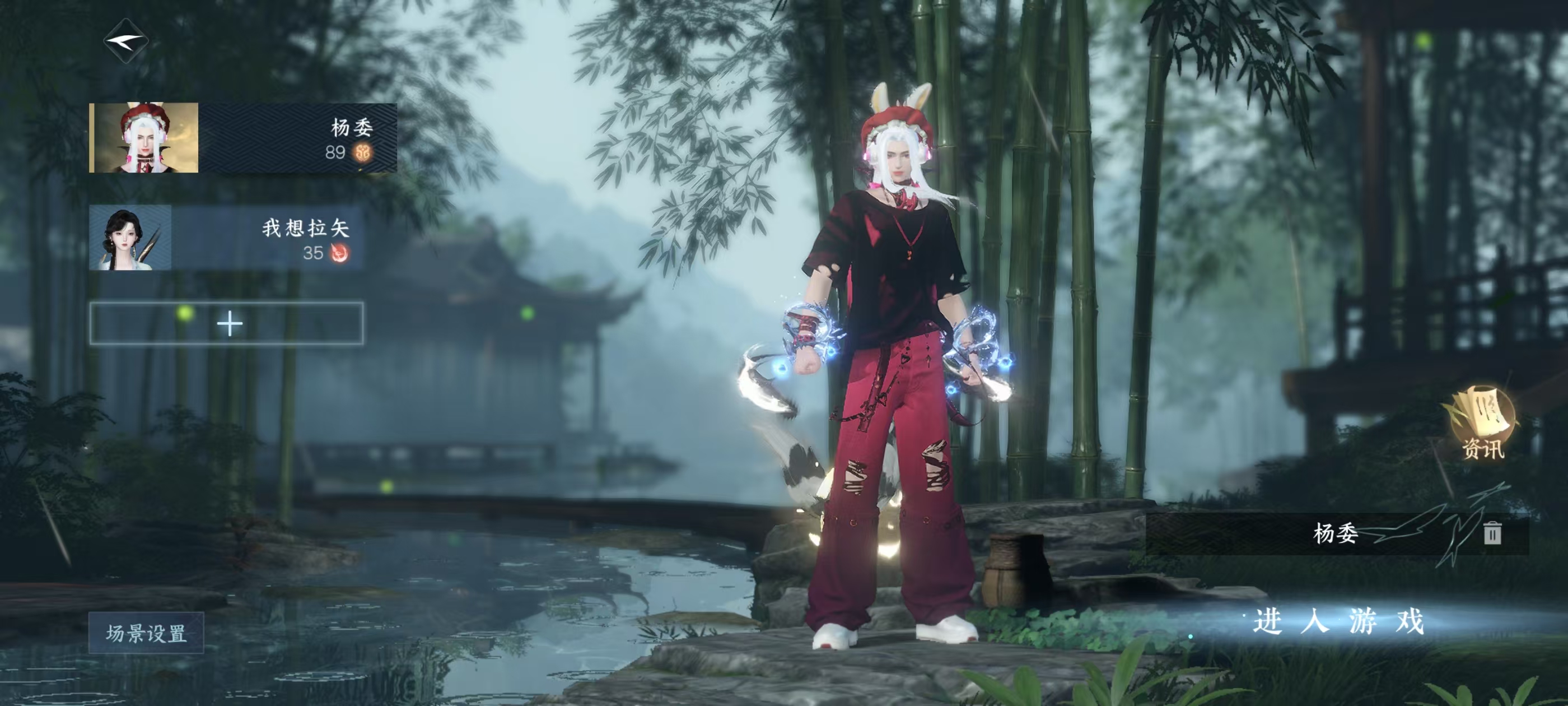This screenshot has width=1568, height=706.
Task: Choose character 我想拉矢 level 35
Action: [226, 238]
